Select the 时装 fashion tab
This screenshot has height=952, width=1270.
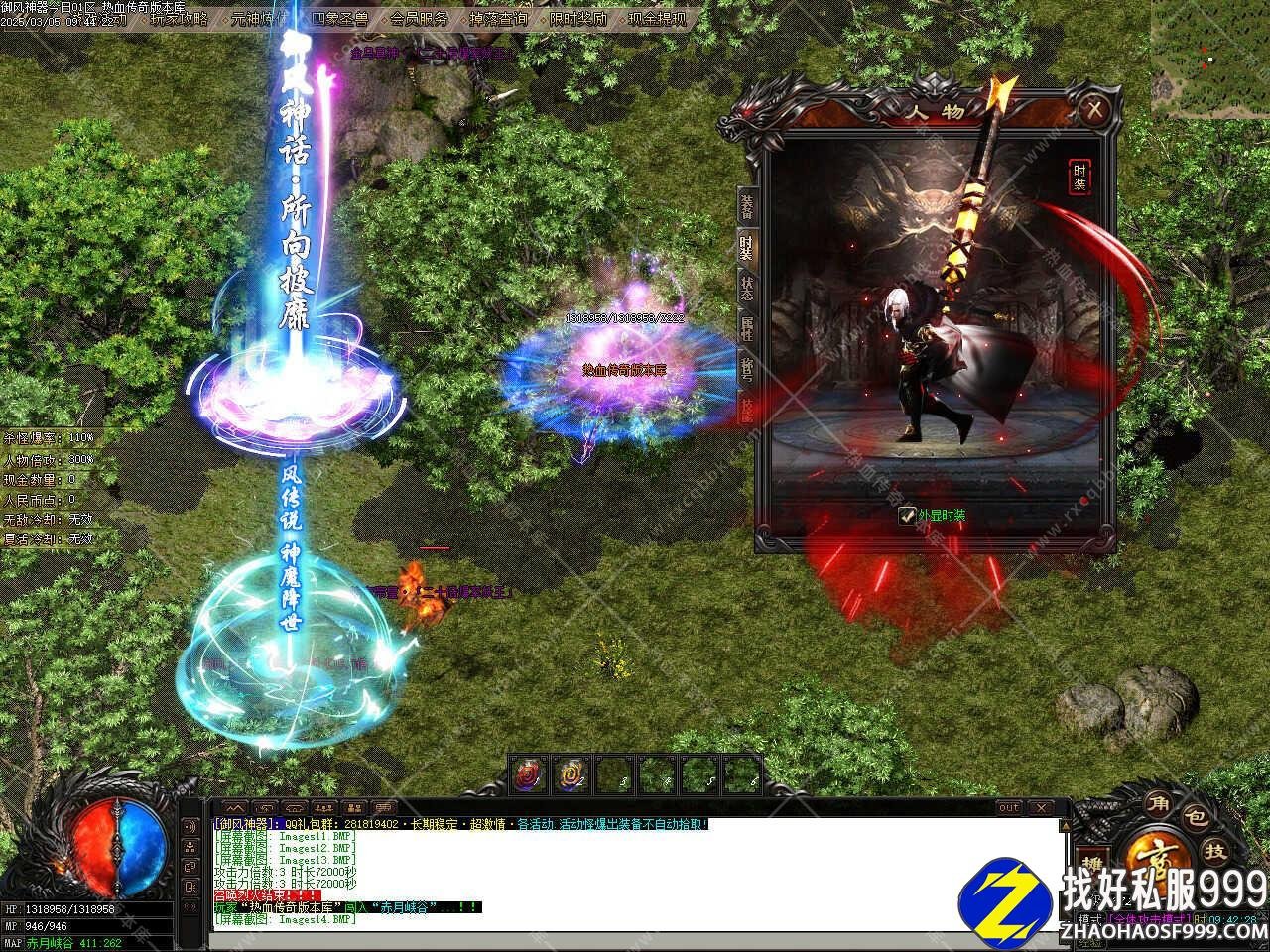point(746,248)
